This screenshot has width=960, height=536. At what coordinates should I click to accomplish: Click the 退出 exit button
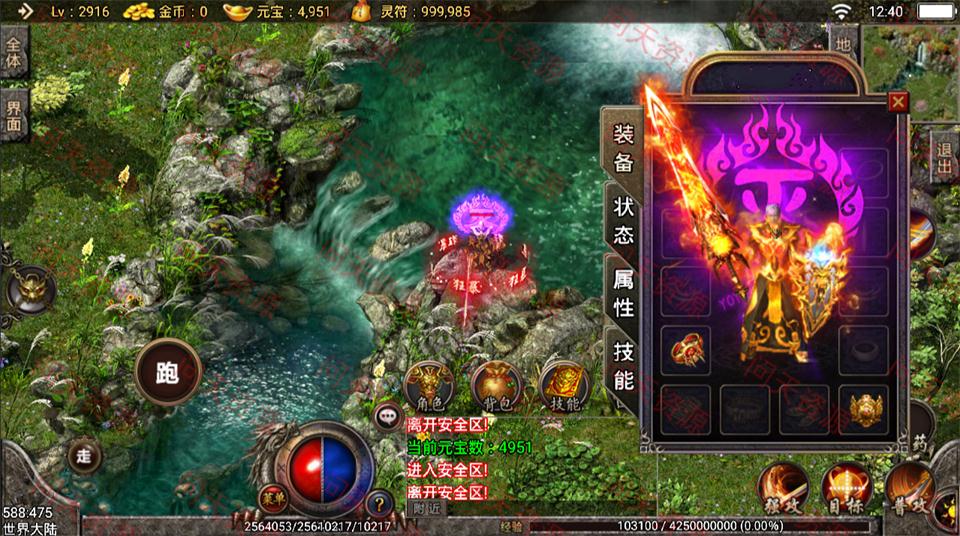(944, 158)
